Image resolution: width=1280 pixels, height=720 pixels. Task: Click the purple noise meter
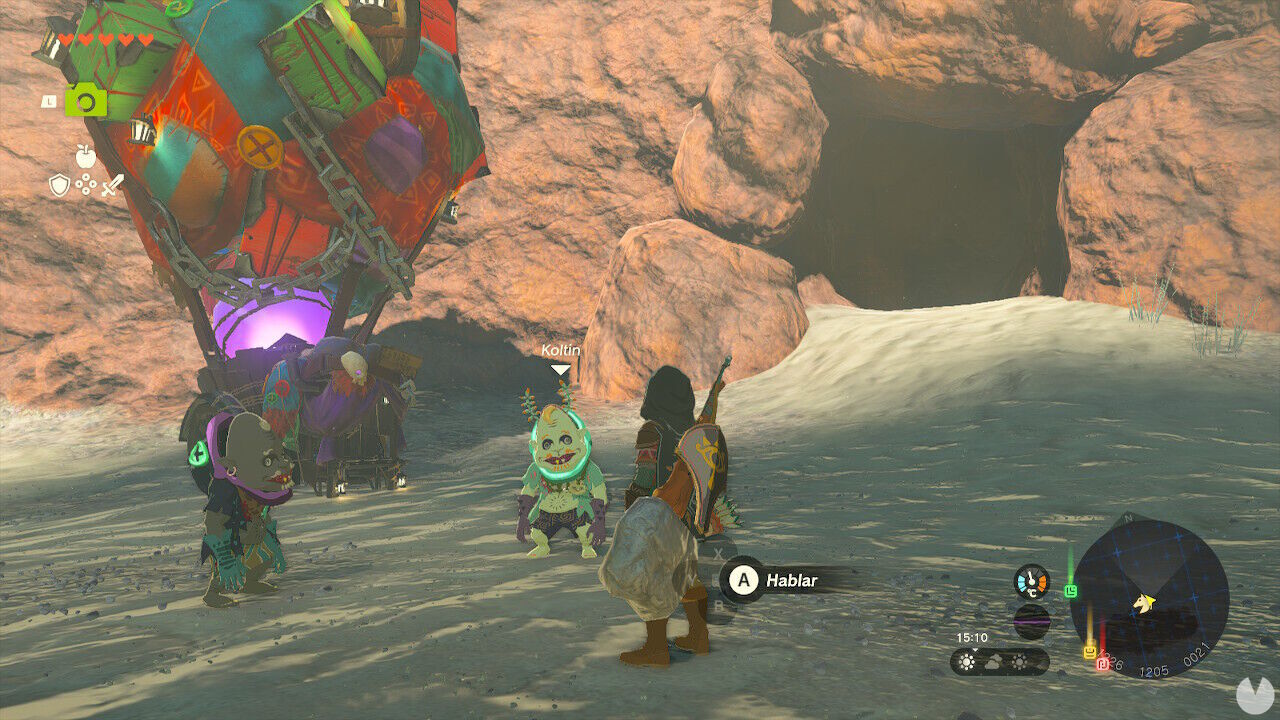tap(1032, 620)
